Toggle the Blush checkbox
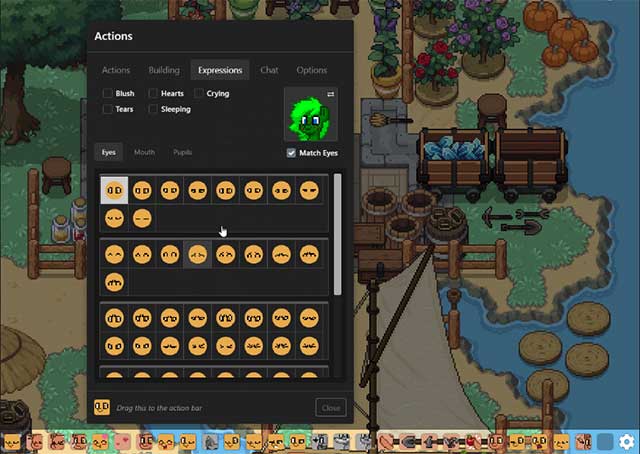The width and height of the screenshot is (640, 454). click(108, 94)
